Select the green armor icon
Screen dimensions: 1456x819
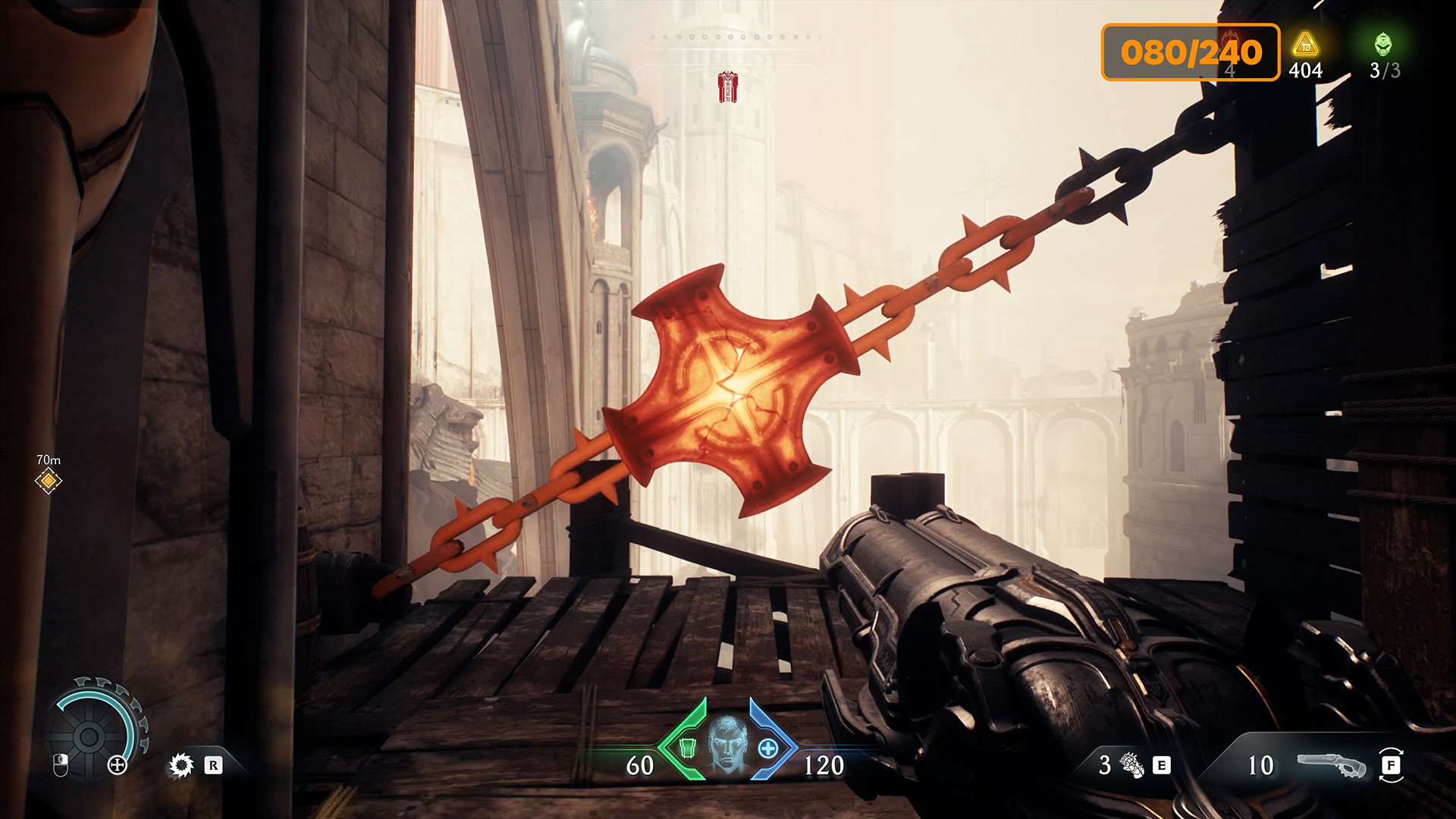pos(687,748)
